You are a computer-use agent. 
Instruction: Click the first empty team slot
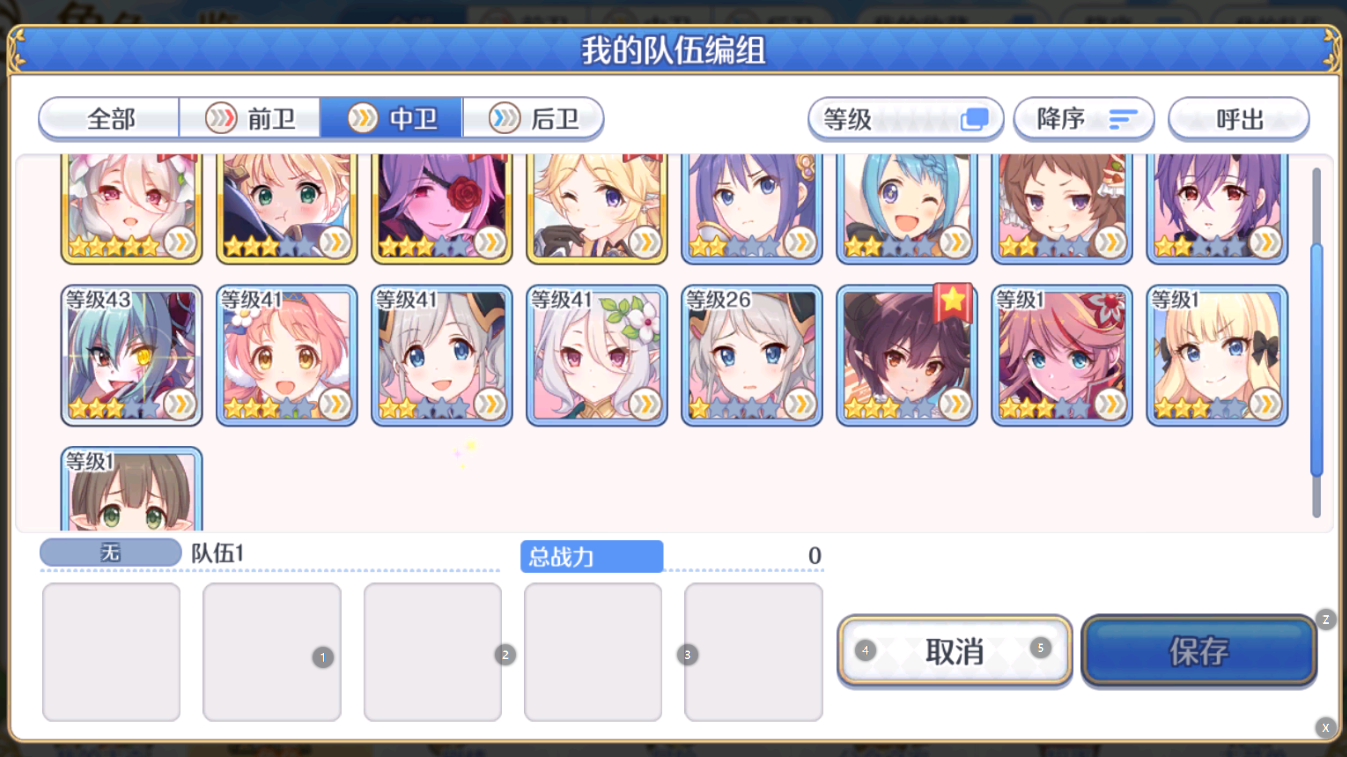(x=111, y=652)
